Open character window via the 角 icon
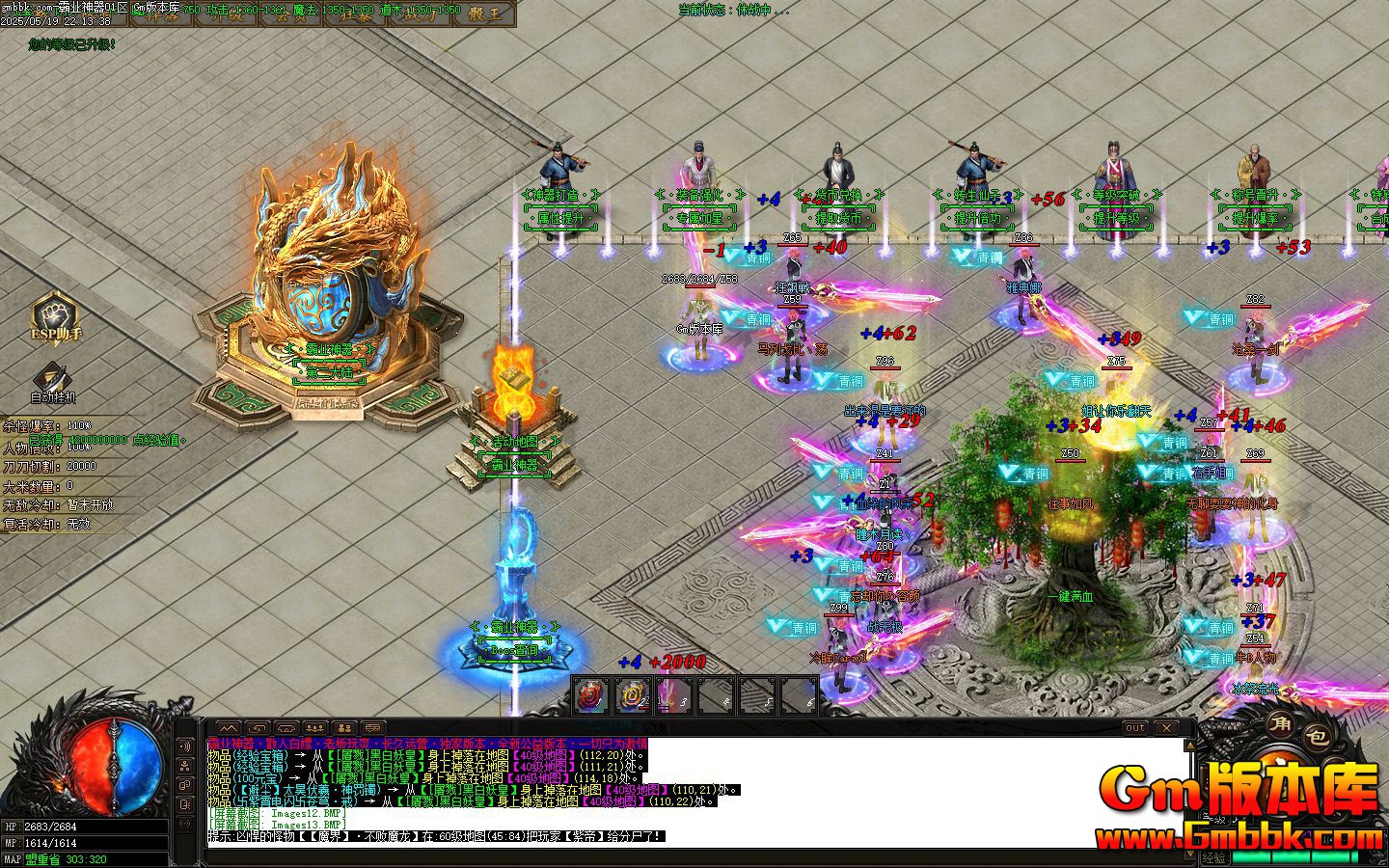The height and width of the screenshot is (868, 1389). pyautogui.click(x=1280, y=727)
